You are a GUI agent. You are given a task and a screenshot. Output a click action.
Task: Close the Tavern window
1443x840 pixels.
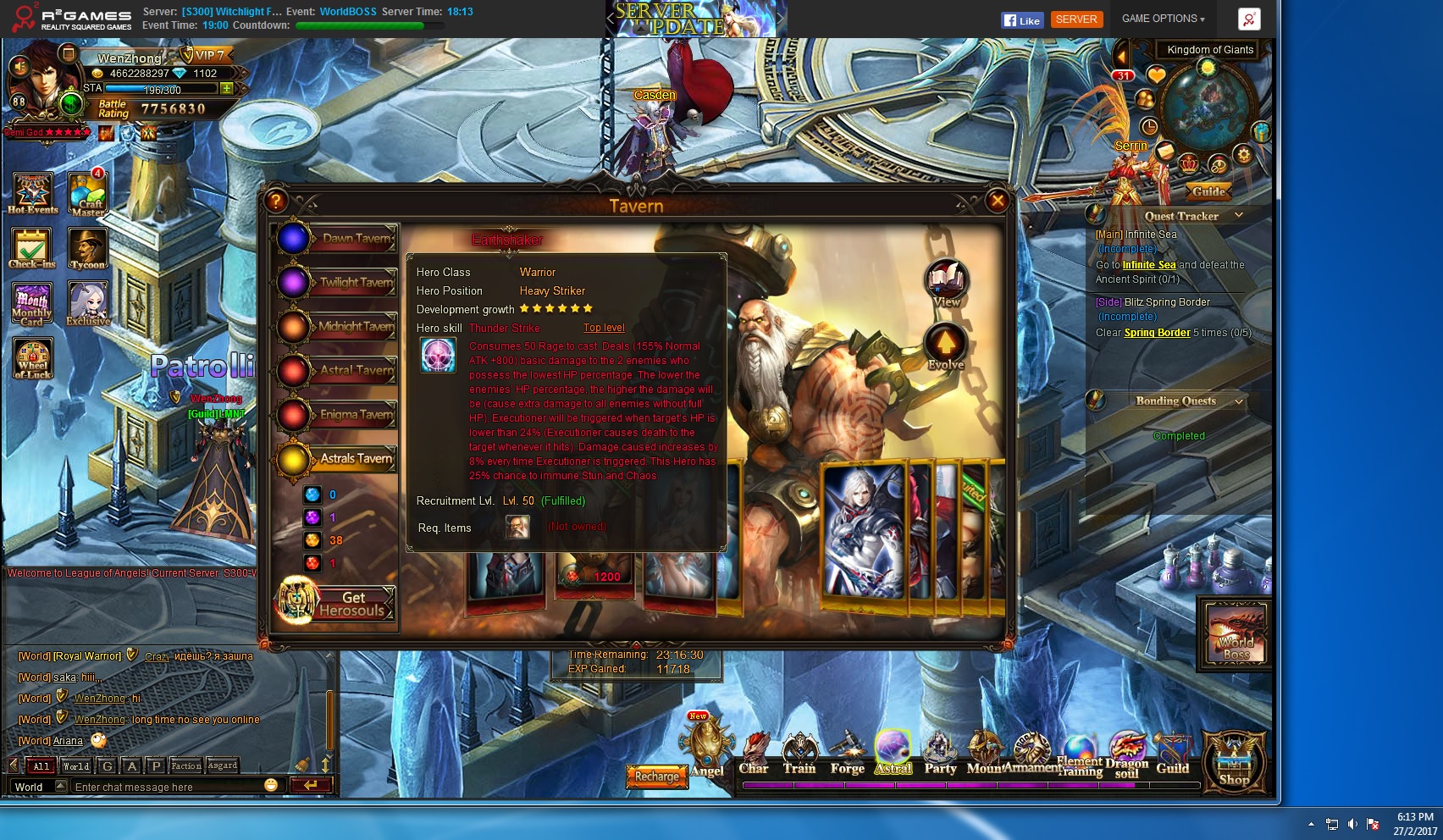[998, 201]
